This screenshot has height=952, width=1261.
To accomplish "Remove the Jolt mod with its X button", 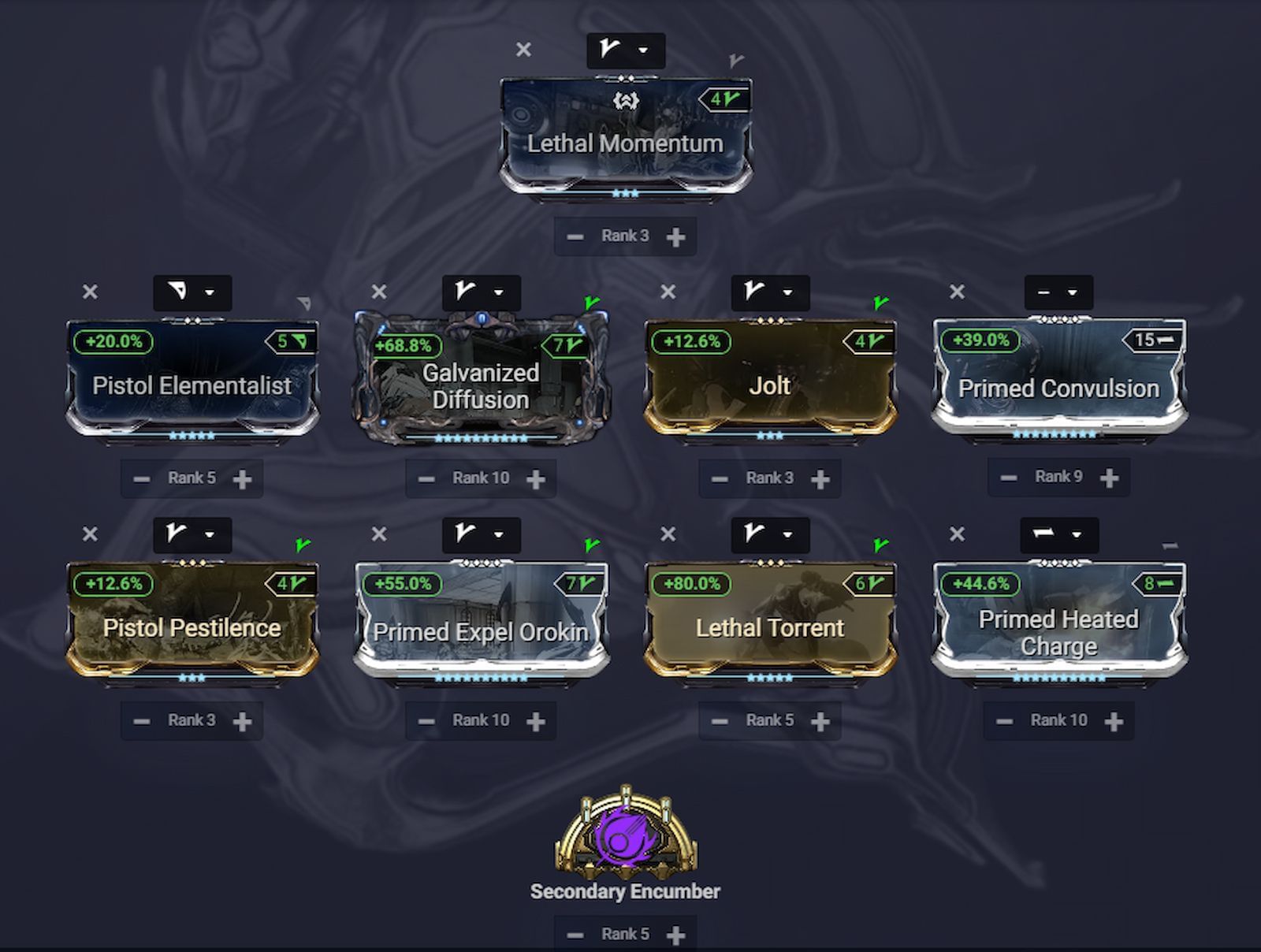I will pyautogui.click(x=667, y=292).
